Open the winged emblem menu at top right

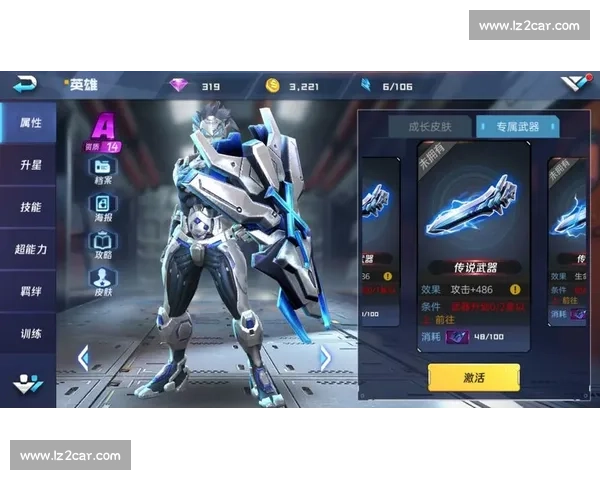click(x=575, y=84)
